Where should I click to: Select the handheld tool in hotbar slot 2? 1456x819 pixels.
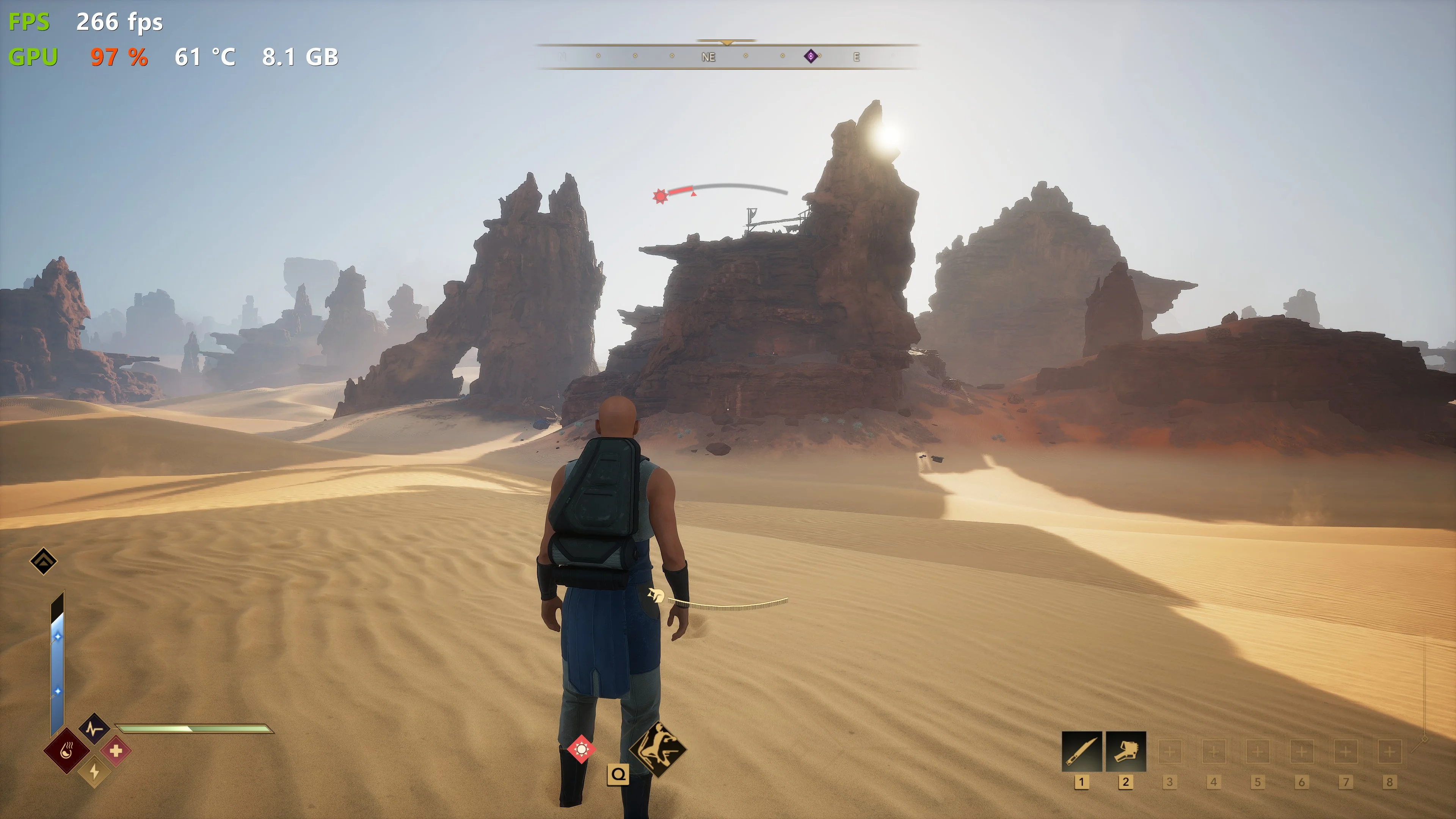1125,751
